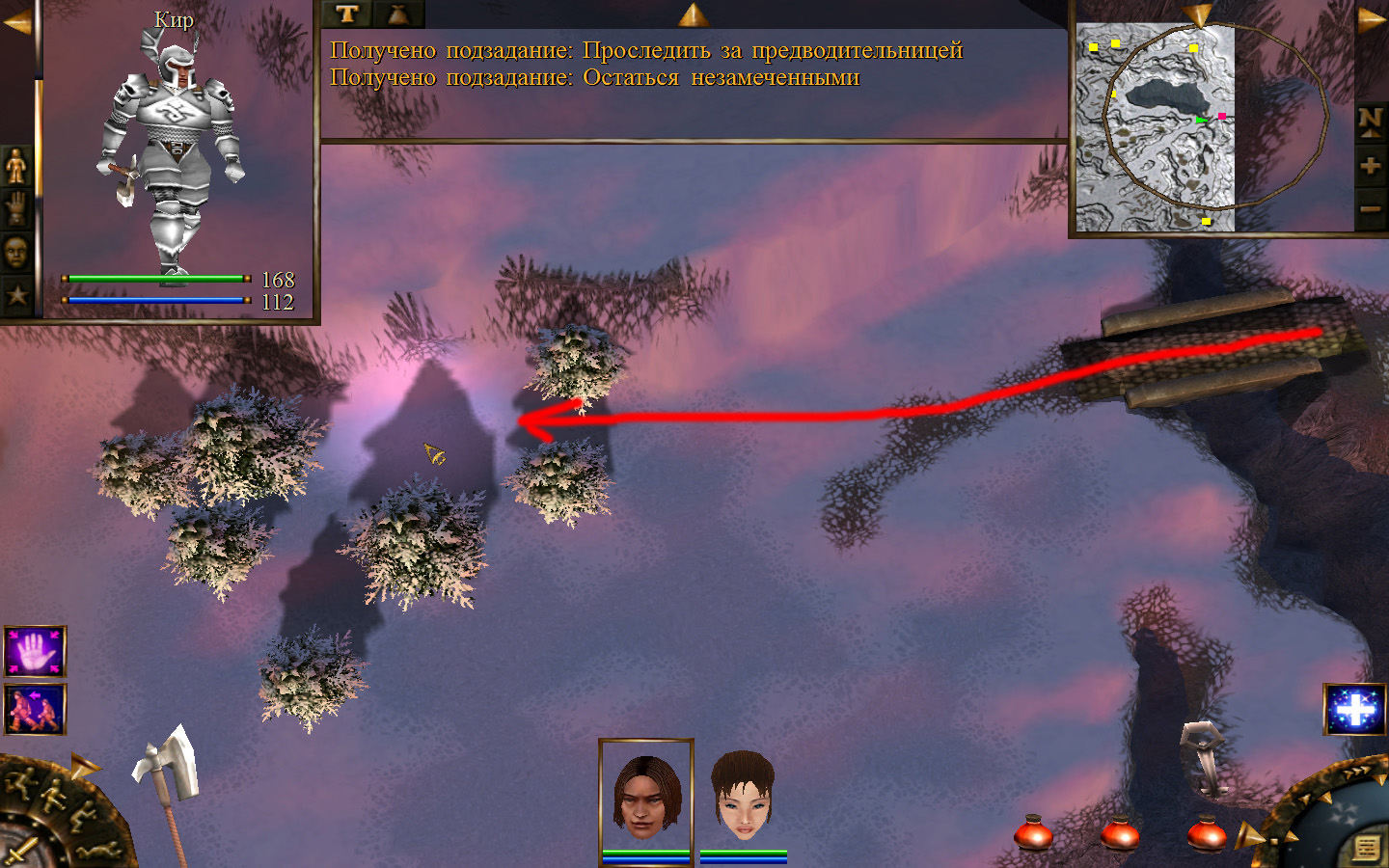Toggle the two walking men follow icon
Viewport: 1389px width, 868px height.
(x=36, y=709)
